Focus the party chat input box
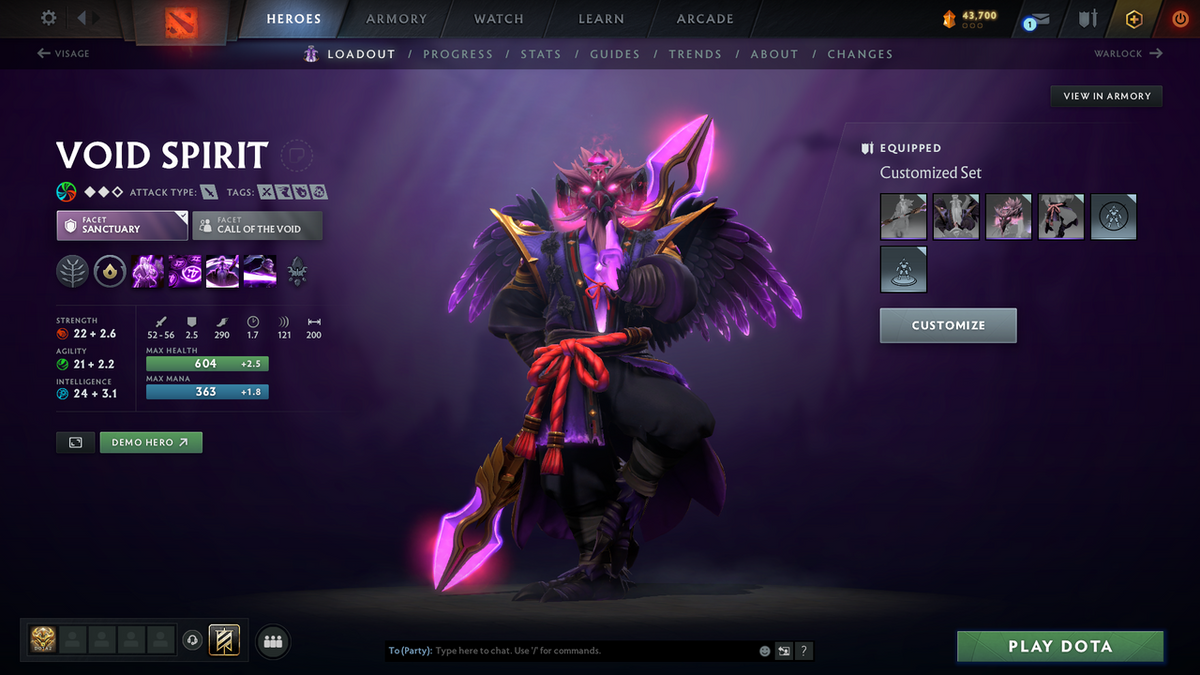The image size is (1200, 675). [x=590, y=651]
